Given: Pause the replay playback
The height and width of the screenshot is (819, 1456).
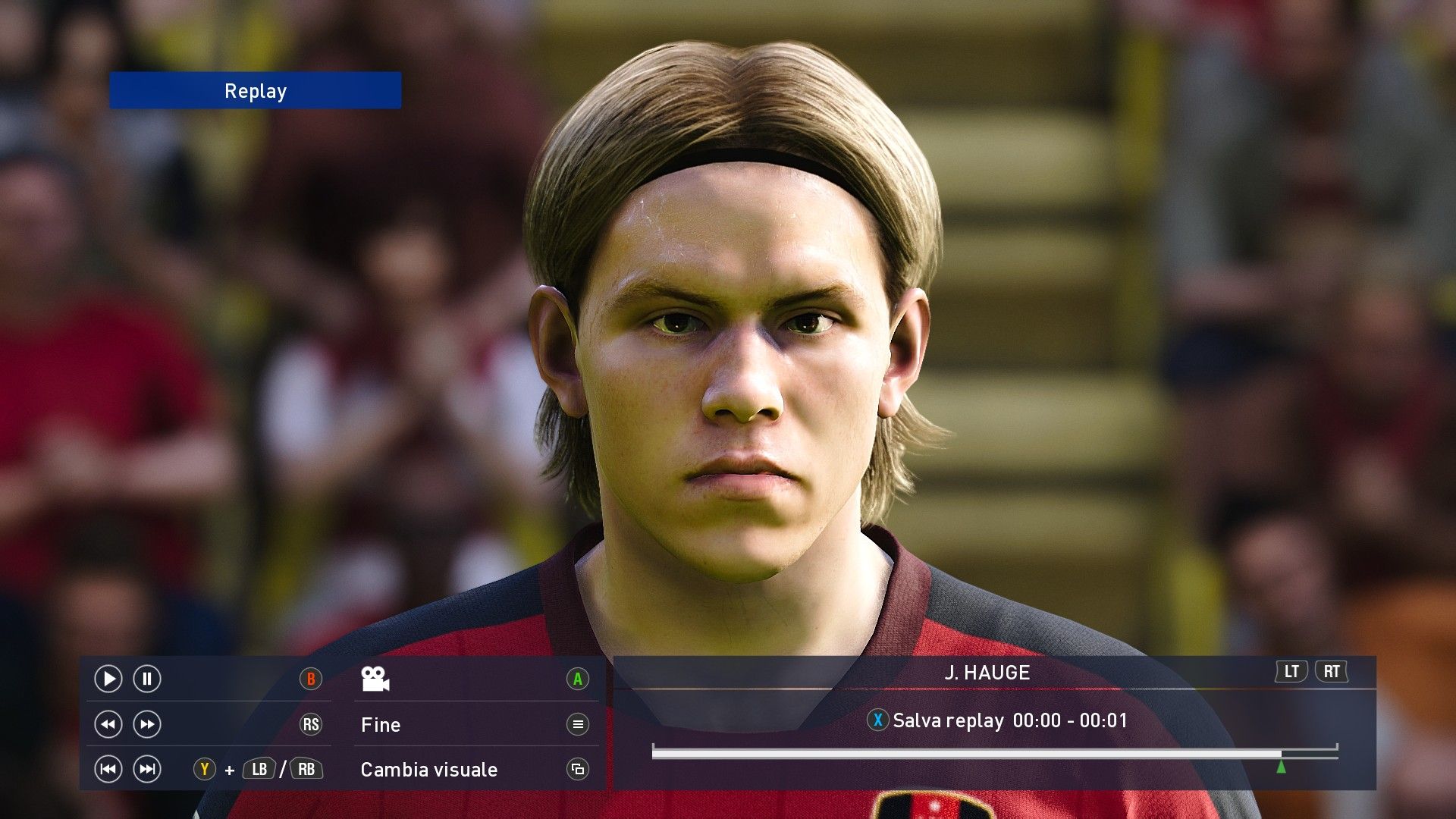Looking at the screenshot, I should coord(147,679).
